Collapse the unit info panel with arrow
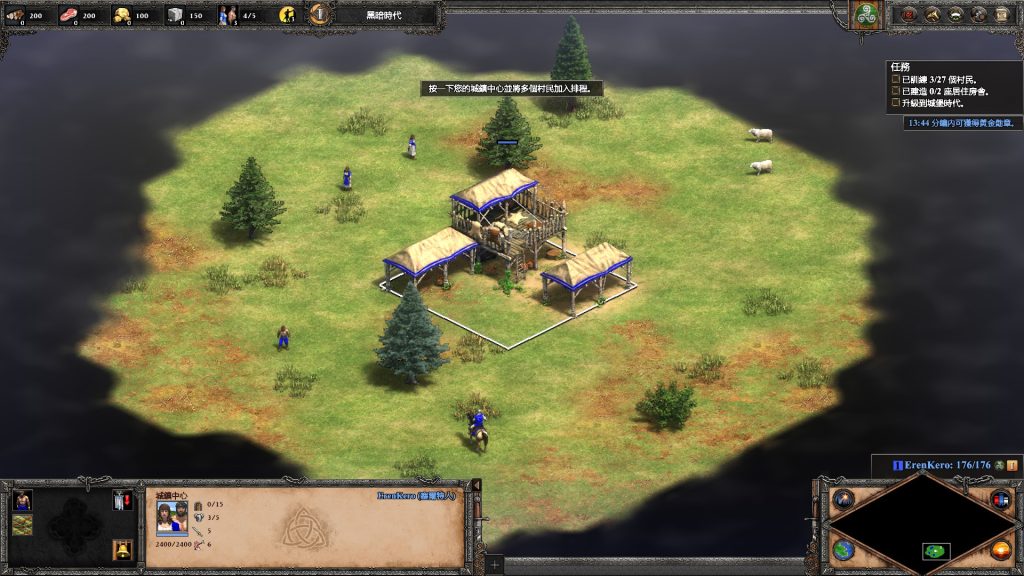Screen dimensions: 1024x576 476,486
